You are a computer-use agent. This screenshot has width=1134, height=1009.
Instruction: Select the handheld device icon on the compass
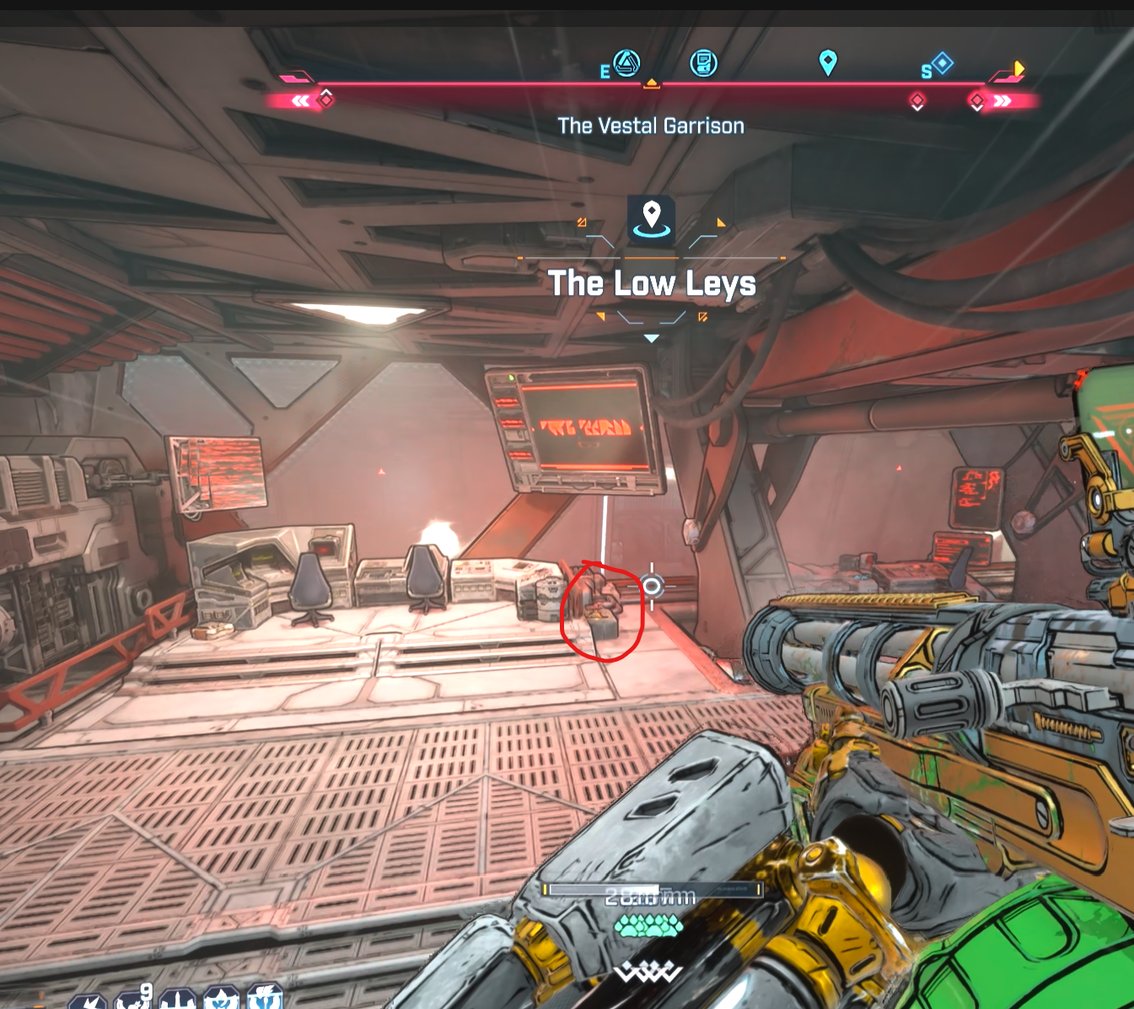point(704,63)
